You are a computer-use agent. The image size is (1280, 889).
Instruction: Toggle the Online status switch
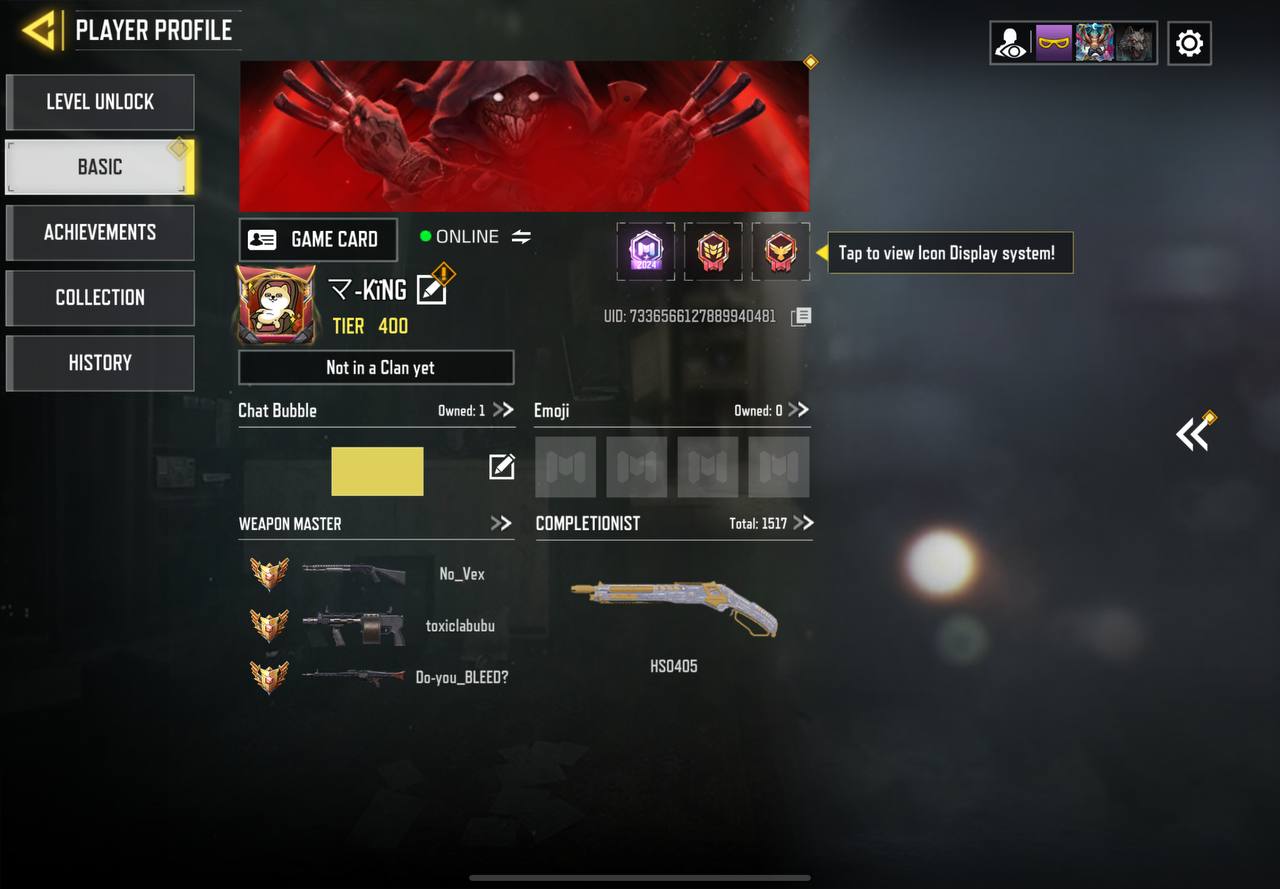[522, 237]
